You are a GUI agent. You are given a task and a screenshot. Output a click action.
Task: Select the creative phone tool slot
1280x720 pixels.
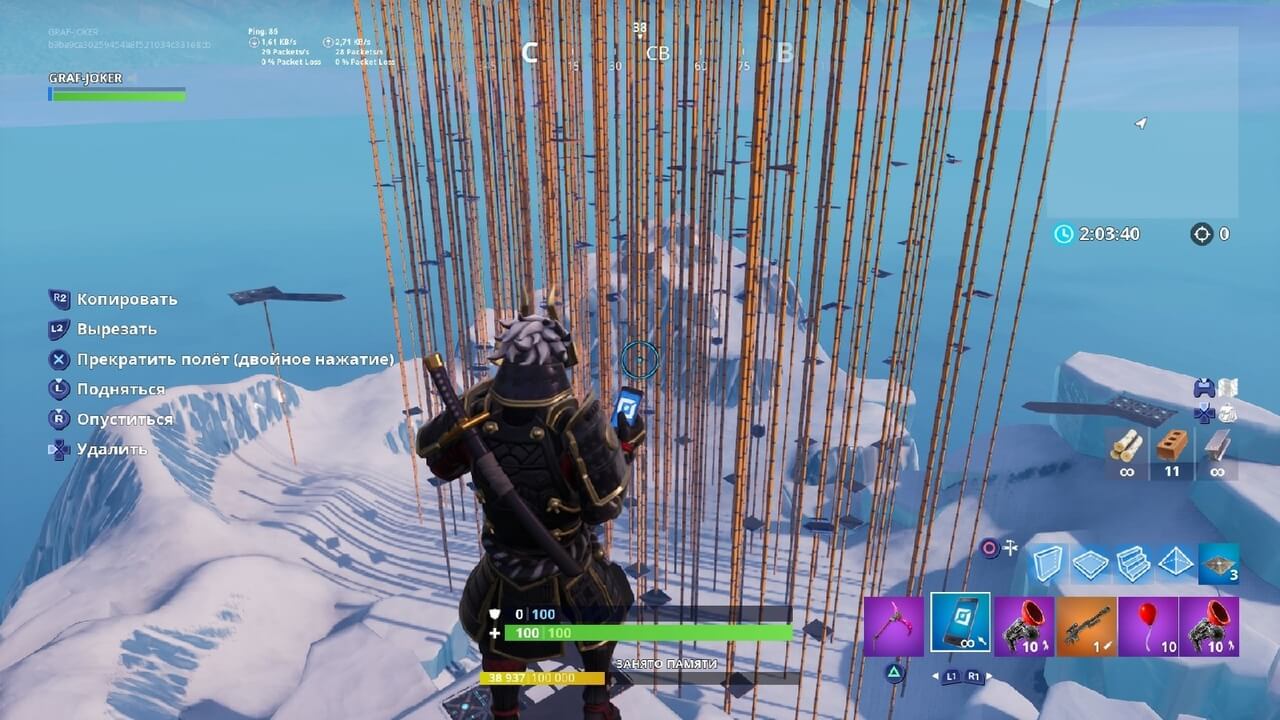click(960, 623)
